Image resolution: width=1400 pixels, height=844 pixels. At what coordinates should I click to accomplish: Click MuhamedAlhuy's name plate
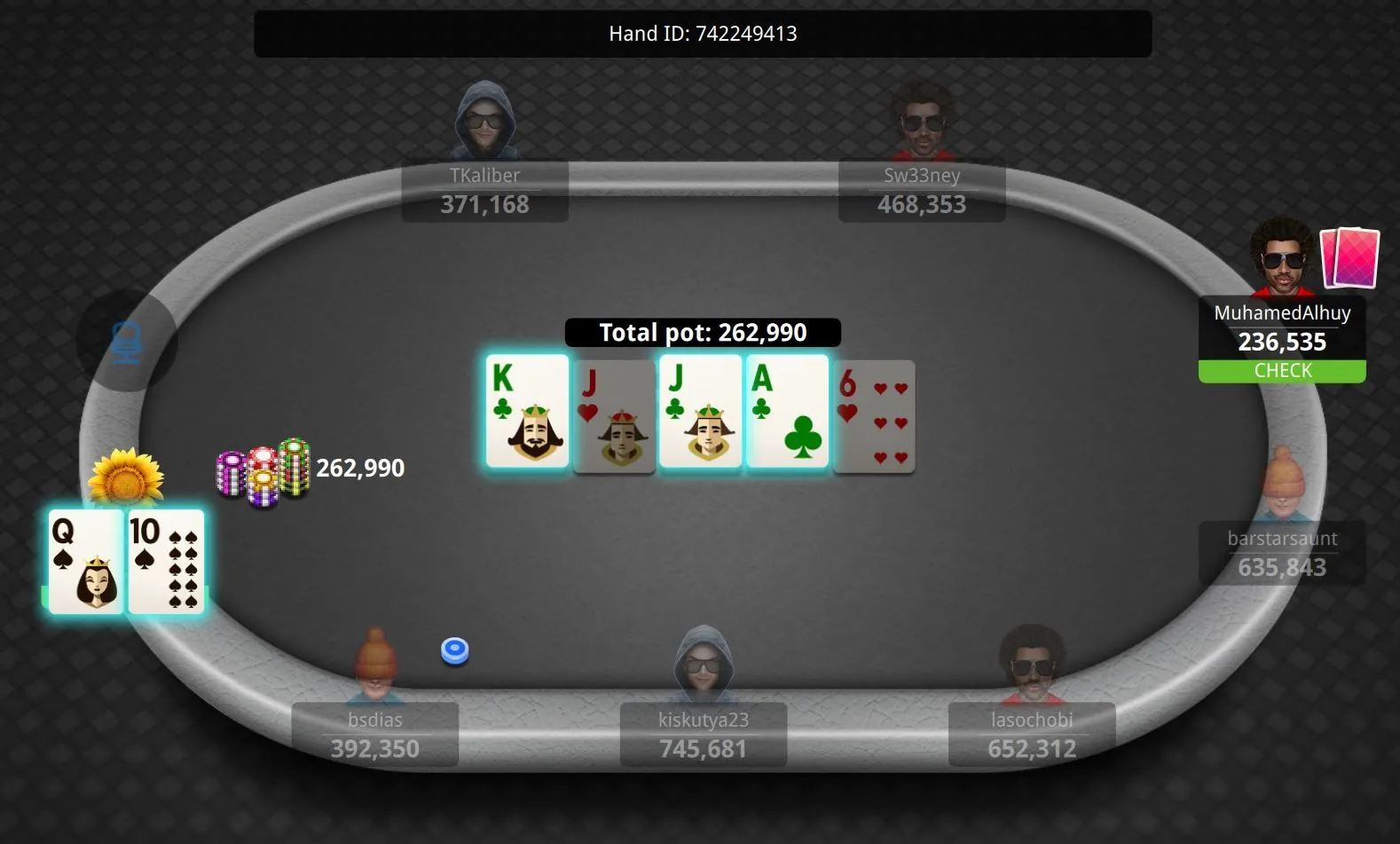1281,329
